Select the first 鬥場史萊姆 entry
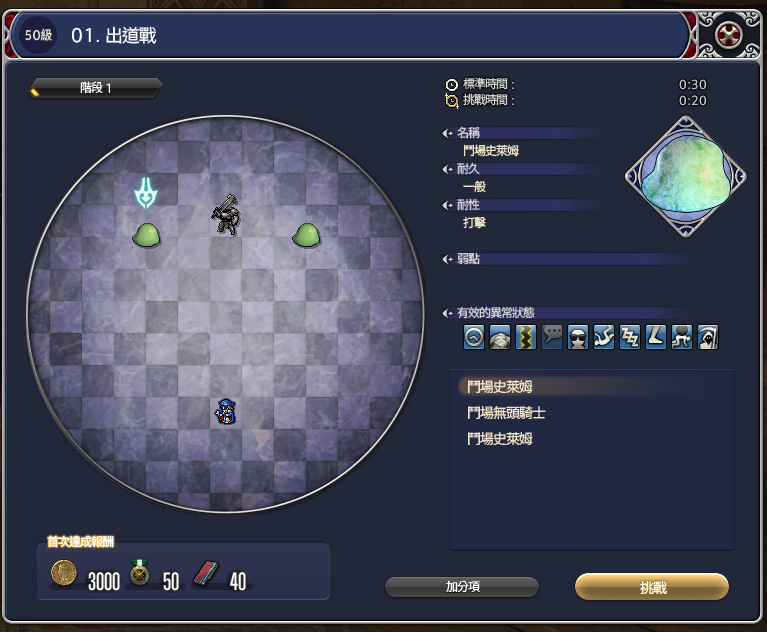The width and height of the screenshot is (767, 632). coord(506,386)
